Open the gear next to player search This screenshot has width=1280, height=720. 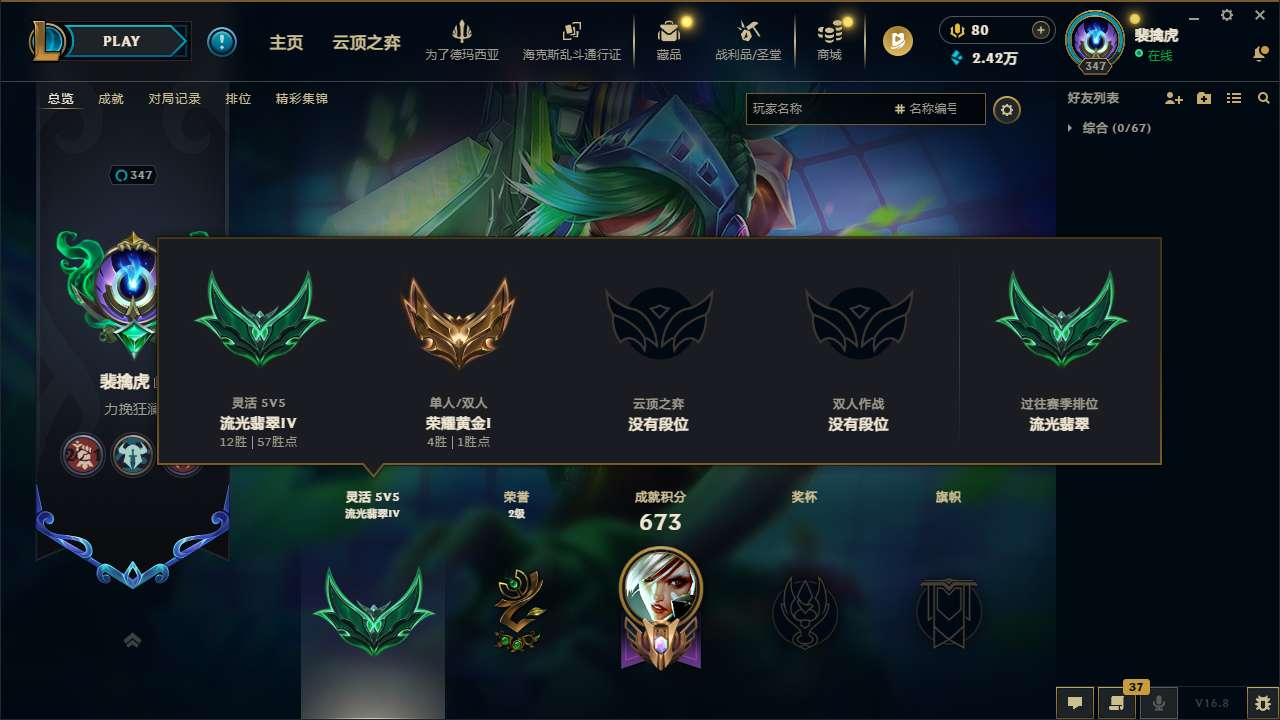coord(1007,109)
